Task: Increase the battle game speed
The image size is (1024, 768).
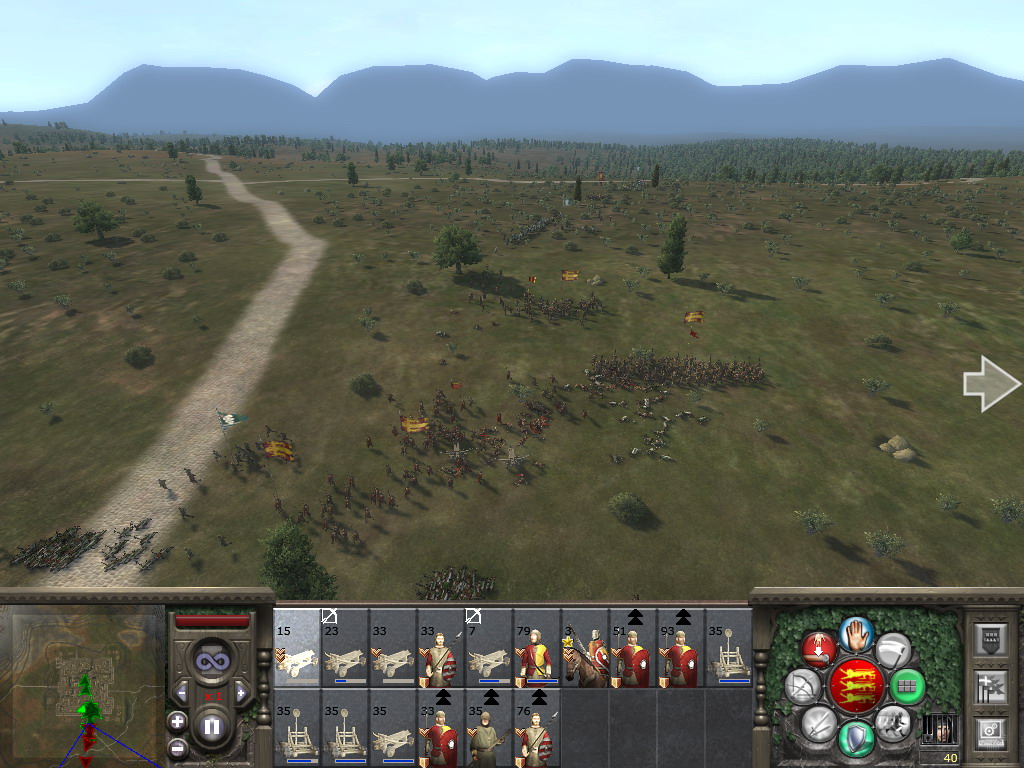Action: (241, 692)
